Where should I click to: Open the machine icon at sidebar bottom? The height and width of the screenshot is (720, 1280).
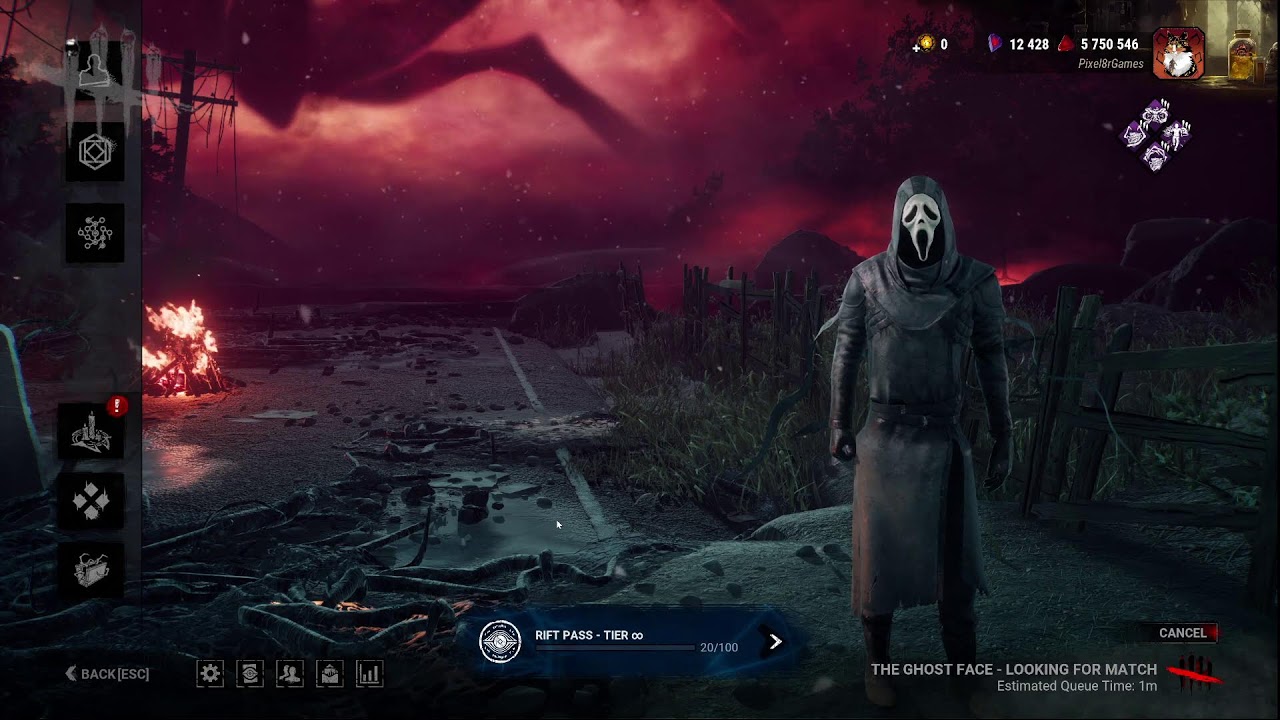pyautogui.click(x=92, y=570)
